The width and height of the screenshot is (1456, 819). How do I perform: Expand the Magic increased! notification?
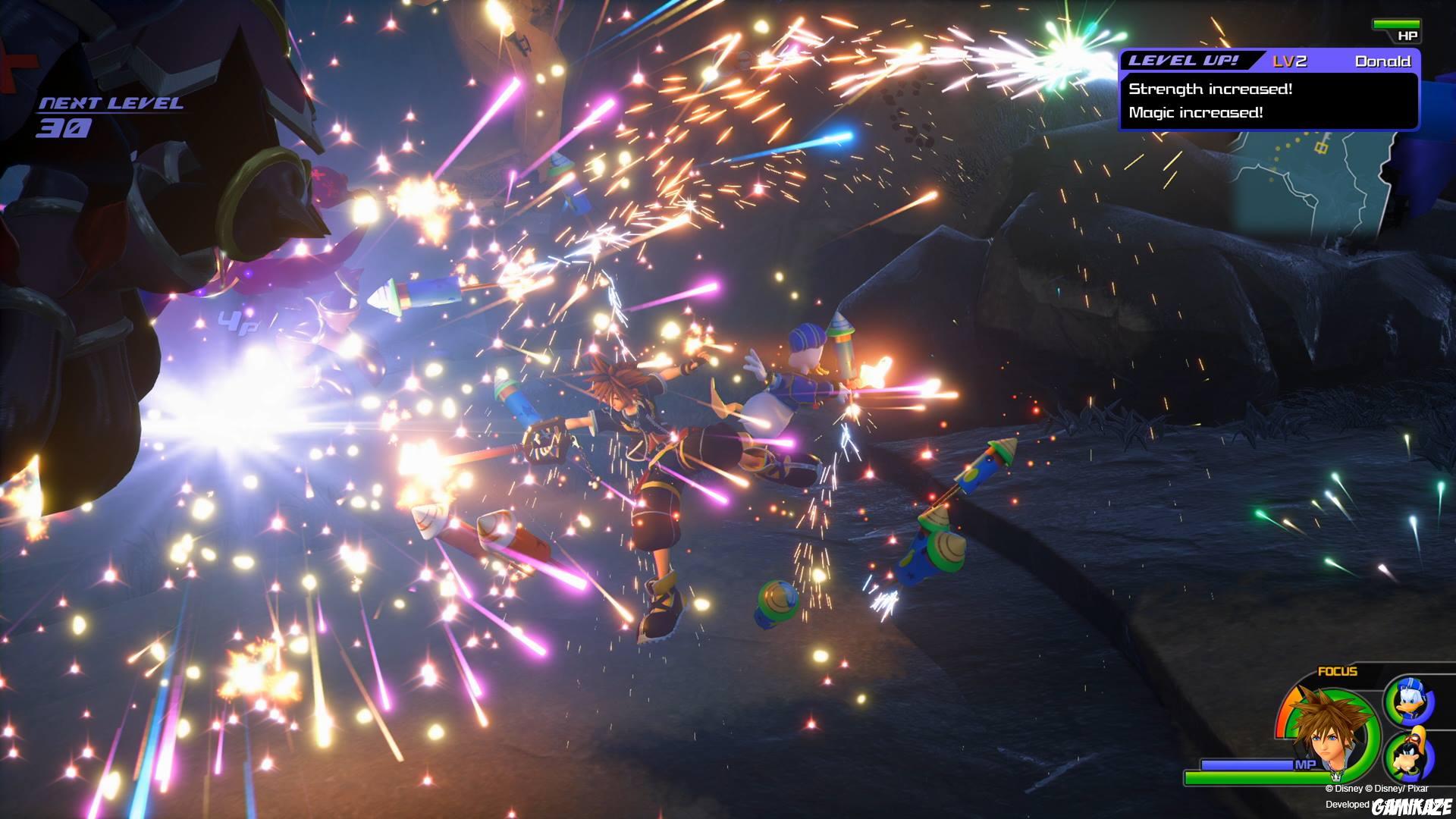pyautogui.click(x=1197, y=112)
